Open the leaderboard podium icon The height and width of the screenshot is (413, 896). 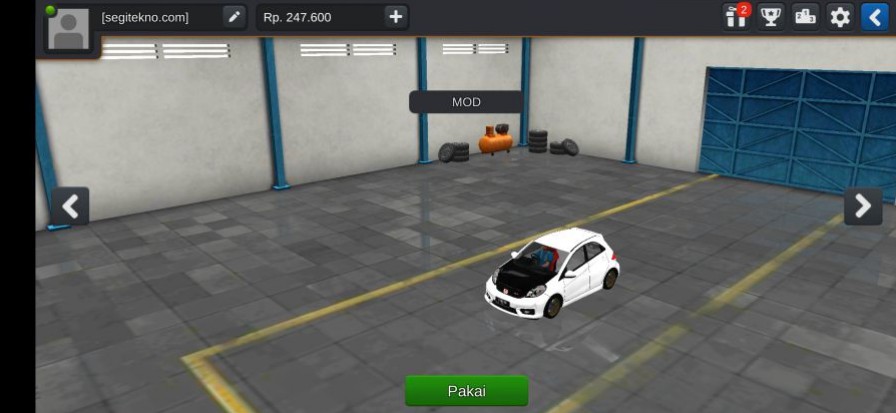pyautogui.click(x=805, y=17)
